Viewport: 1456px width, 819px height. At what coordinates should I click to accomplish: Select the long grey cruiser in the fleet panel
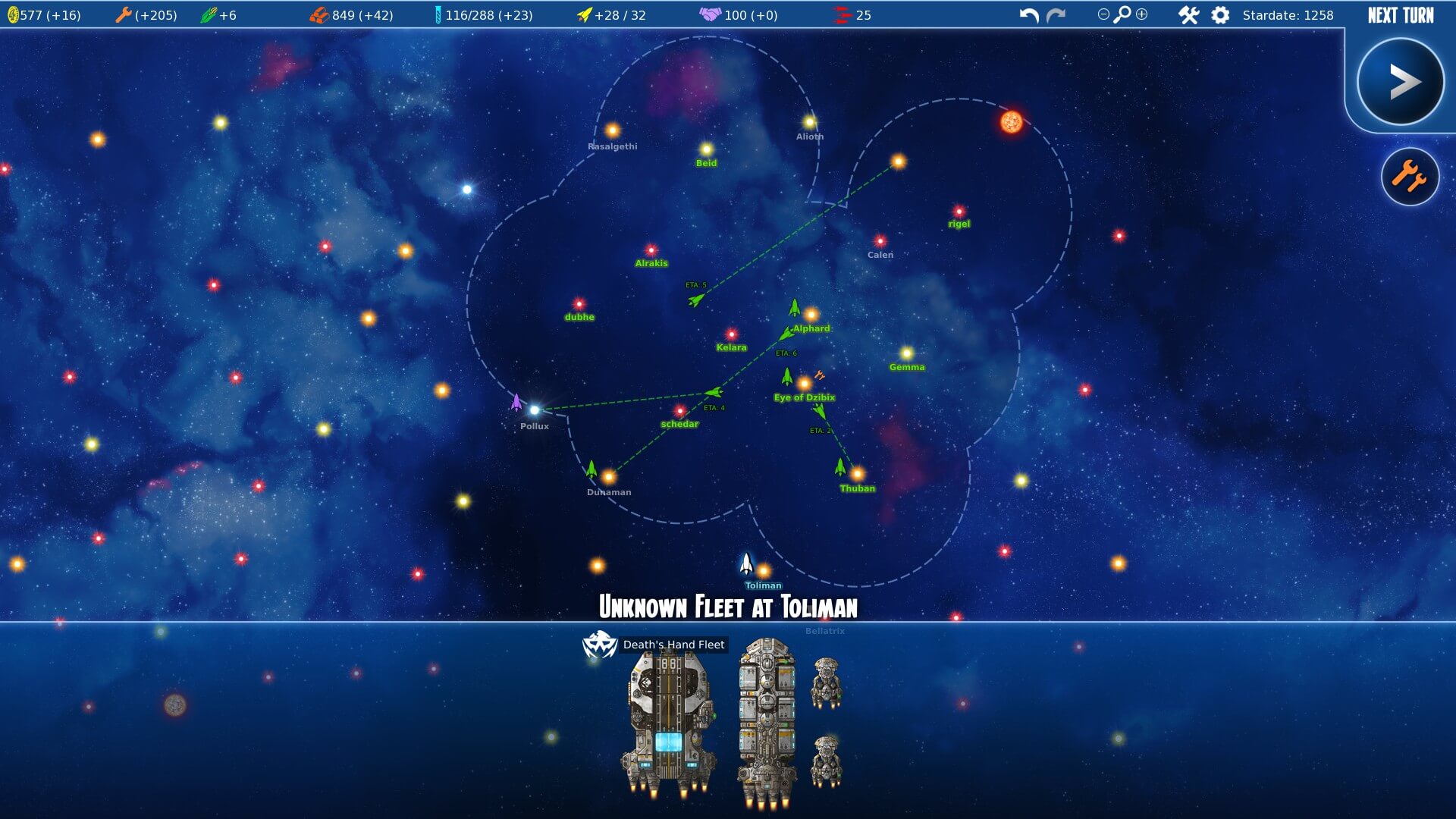(767, 723)
